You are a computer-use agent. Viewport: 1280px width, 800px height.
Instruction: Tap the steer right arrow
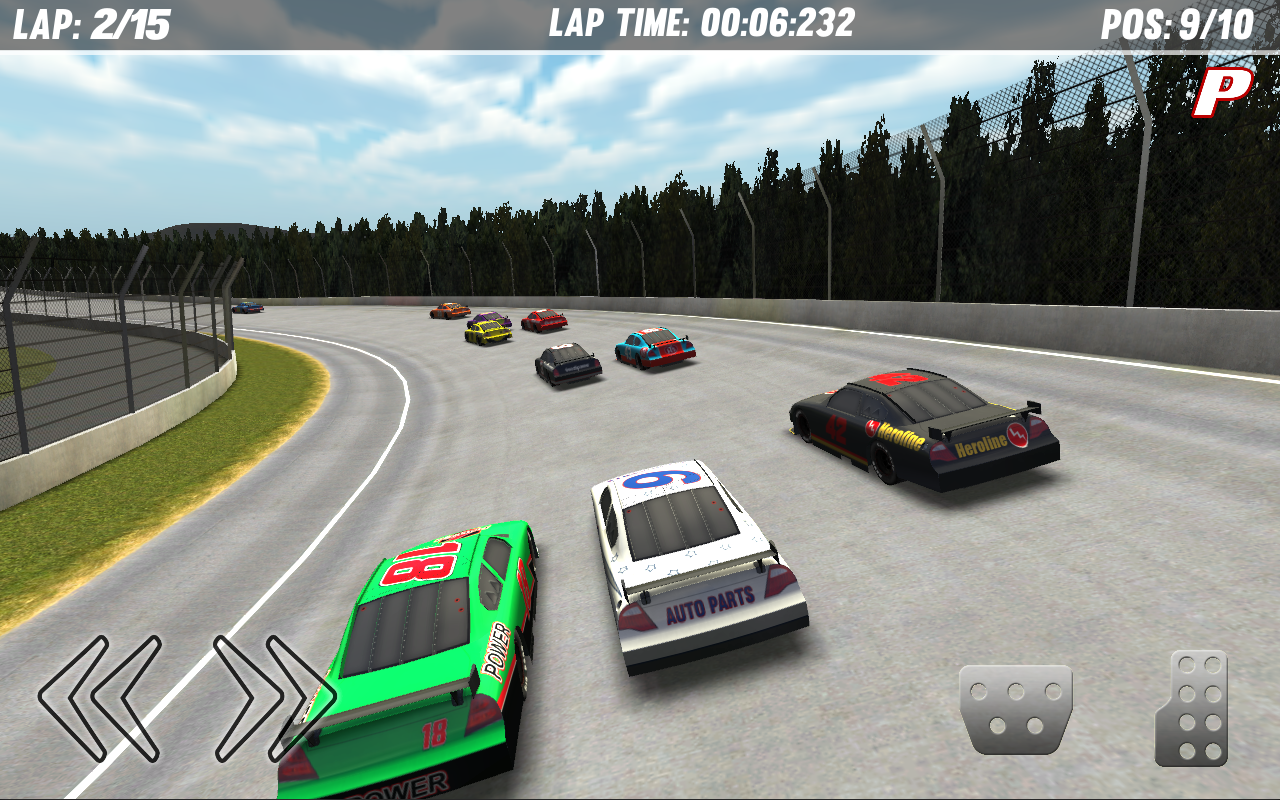(x=272, y=698)
